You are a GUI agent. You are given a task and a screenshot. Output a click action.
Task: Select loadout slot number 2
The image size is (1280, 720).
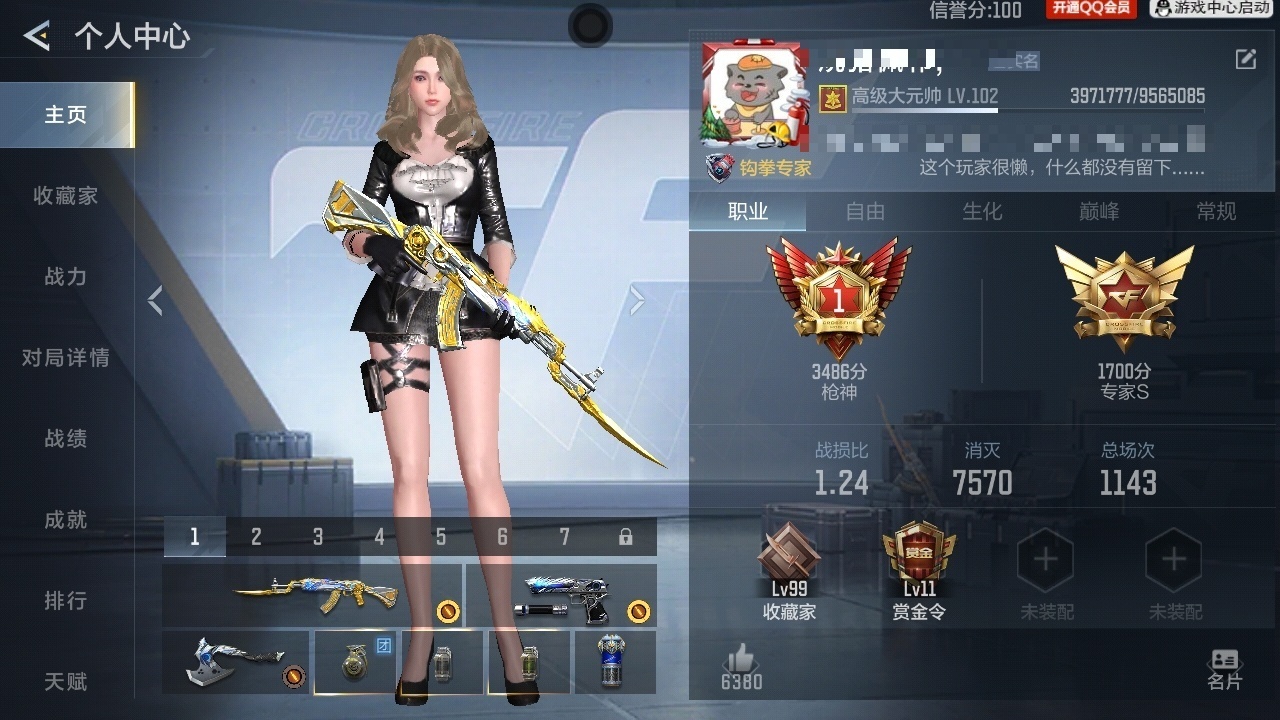[256, 537]
